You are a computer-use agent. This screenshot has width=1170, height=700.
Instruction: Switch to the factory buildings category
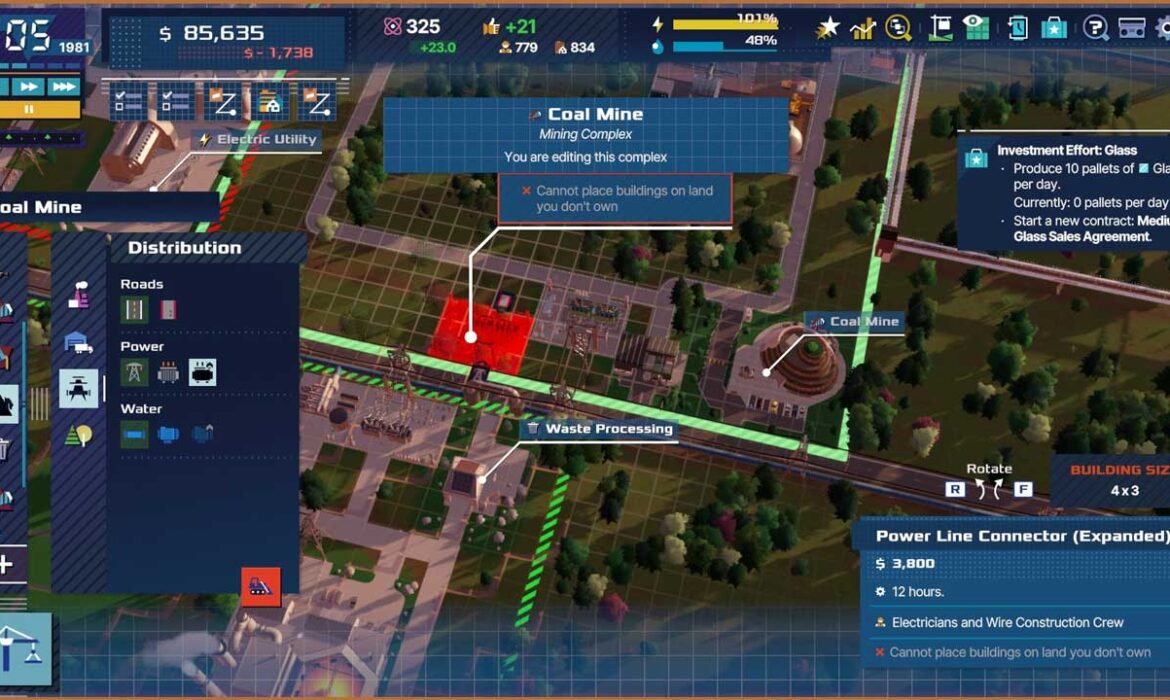pyautogui.click(x=79, y=296)
